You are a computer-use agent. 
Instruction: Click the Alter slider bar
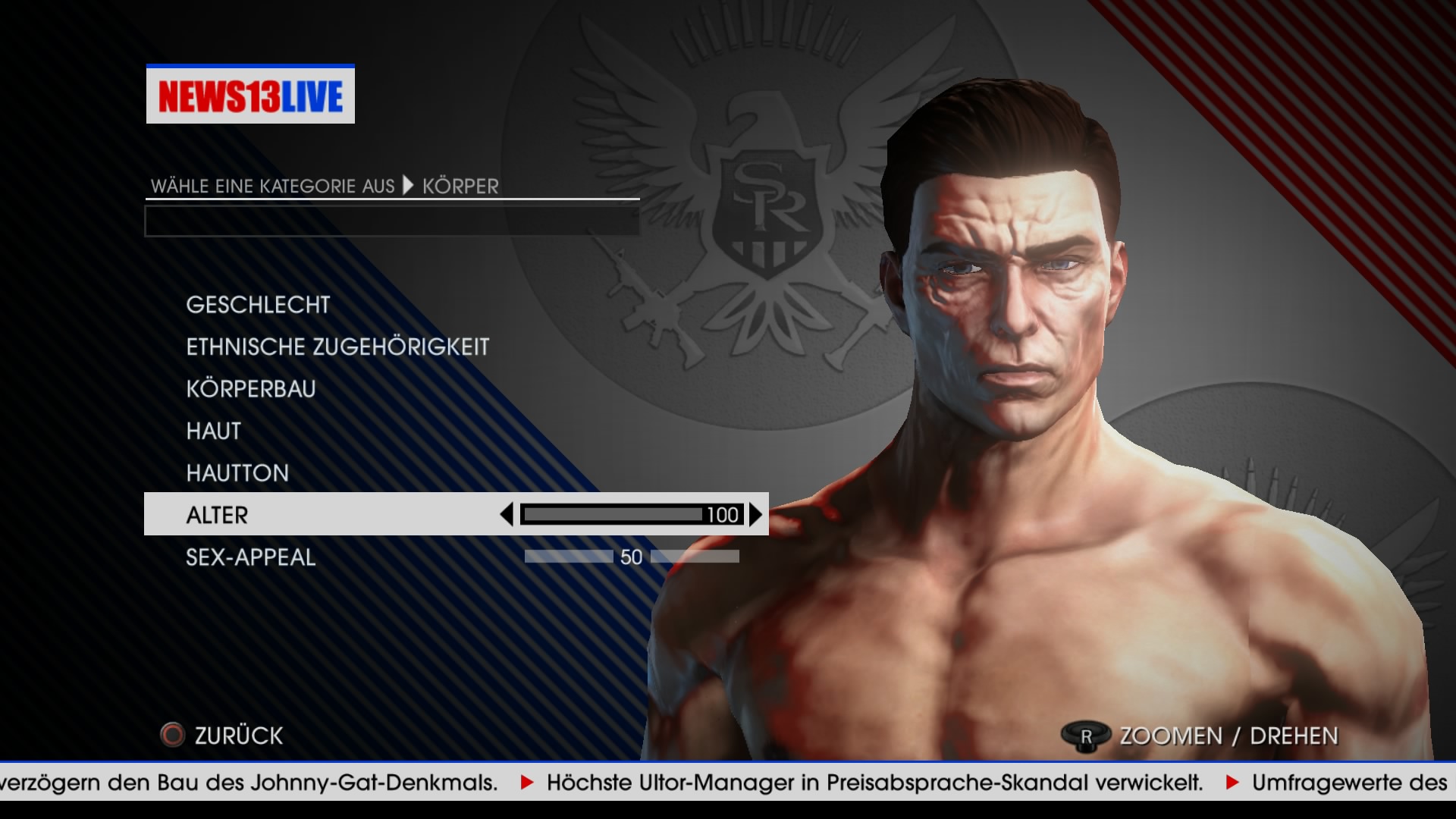(x=614, y=515)
